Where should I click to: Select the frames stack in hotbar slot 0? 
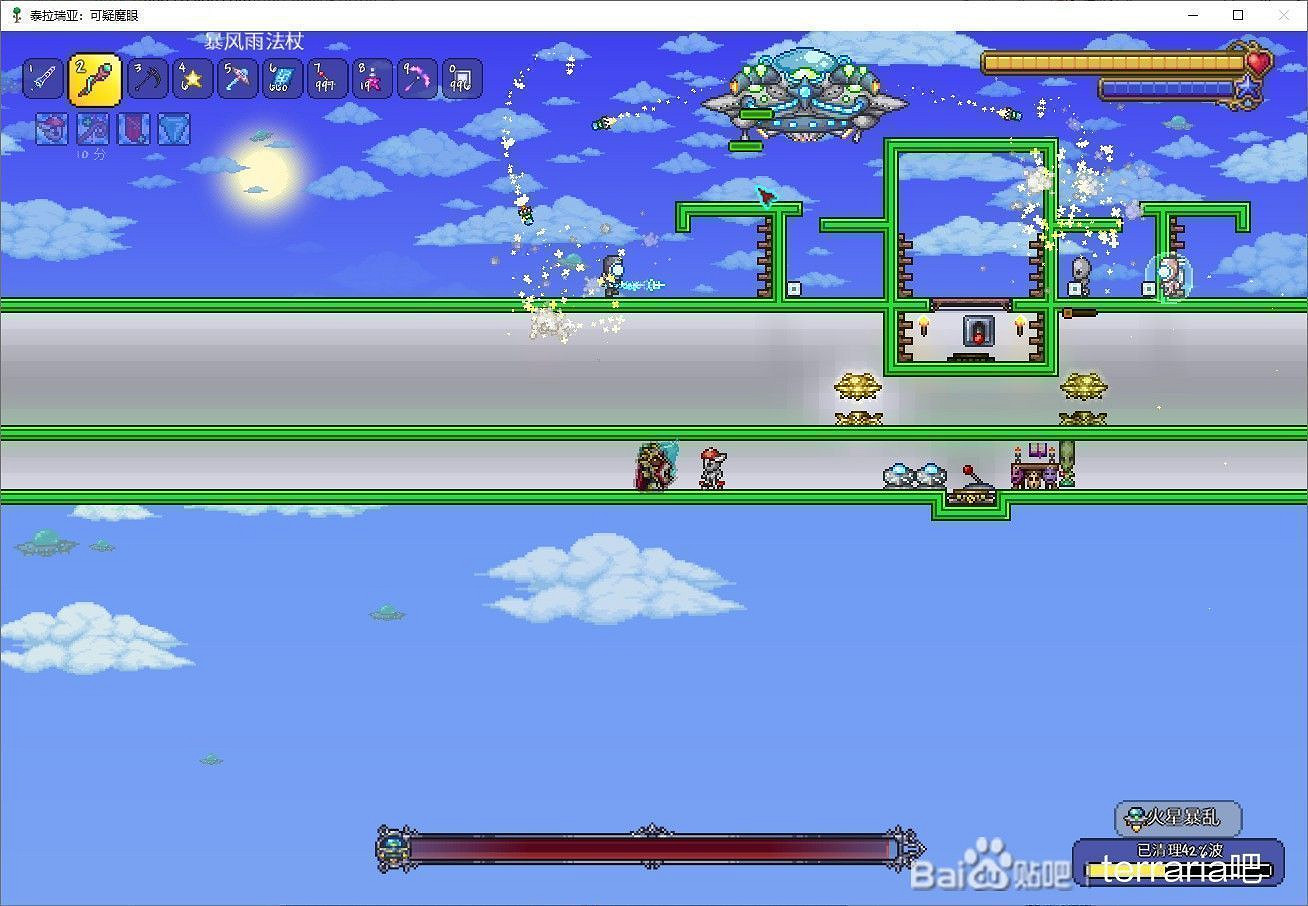coord(462,78)
